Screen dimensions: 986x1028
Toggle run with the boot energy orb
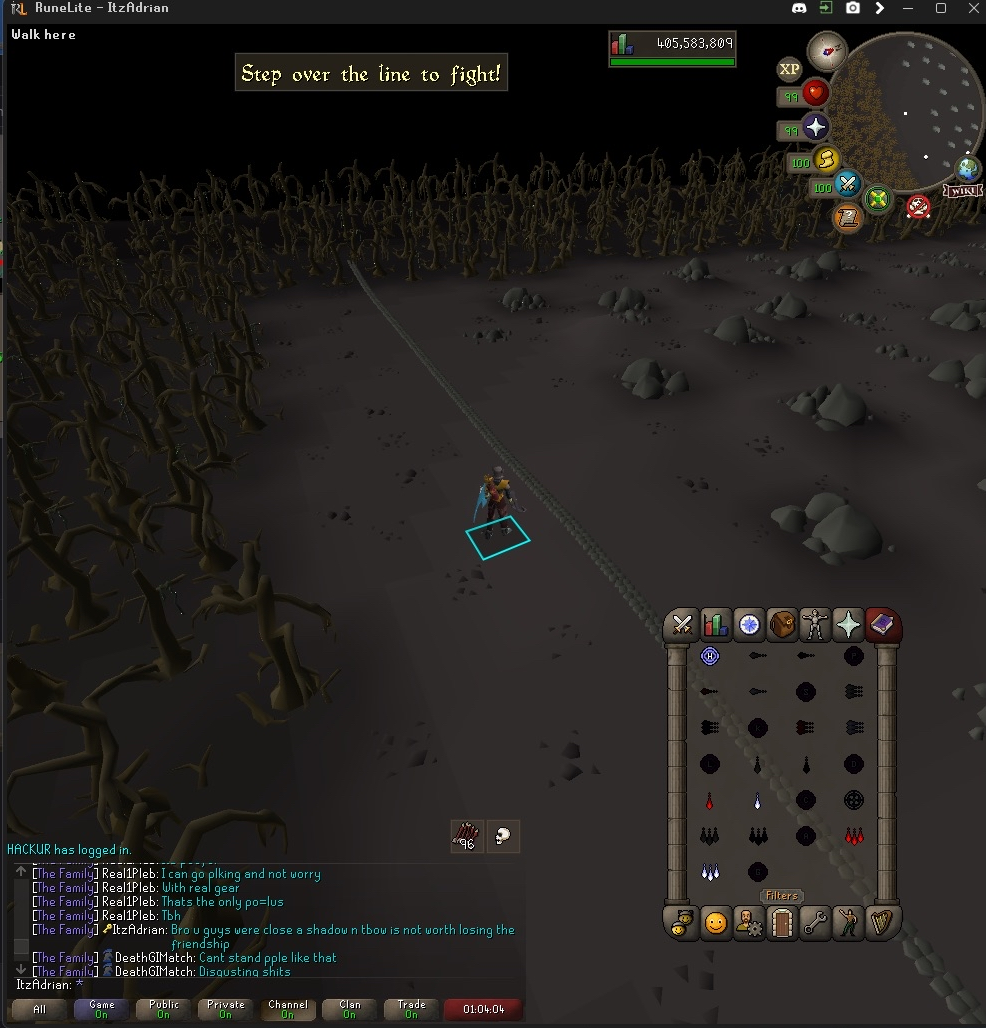[826, 158]
